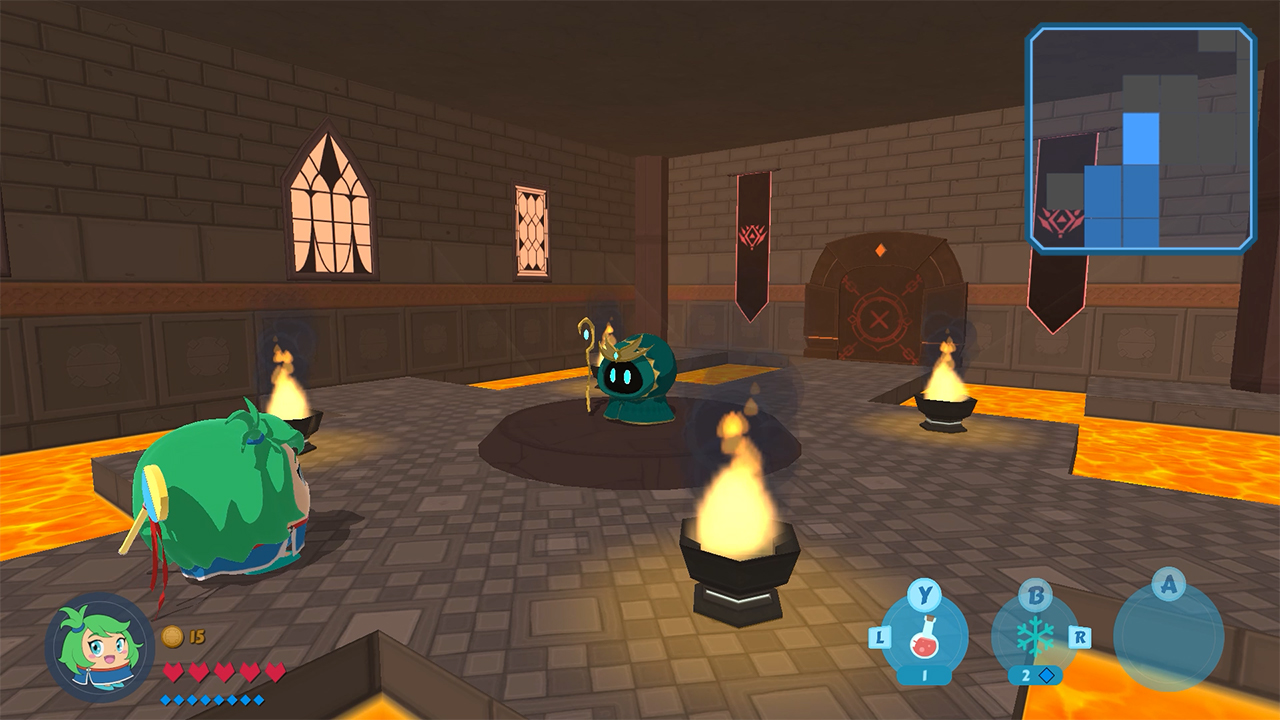Select the highlighted blue room on the minimap
This screenshot has height=720, width=1280.
[x=1141, y=137]
